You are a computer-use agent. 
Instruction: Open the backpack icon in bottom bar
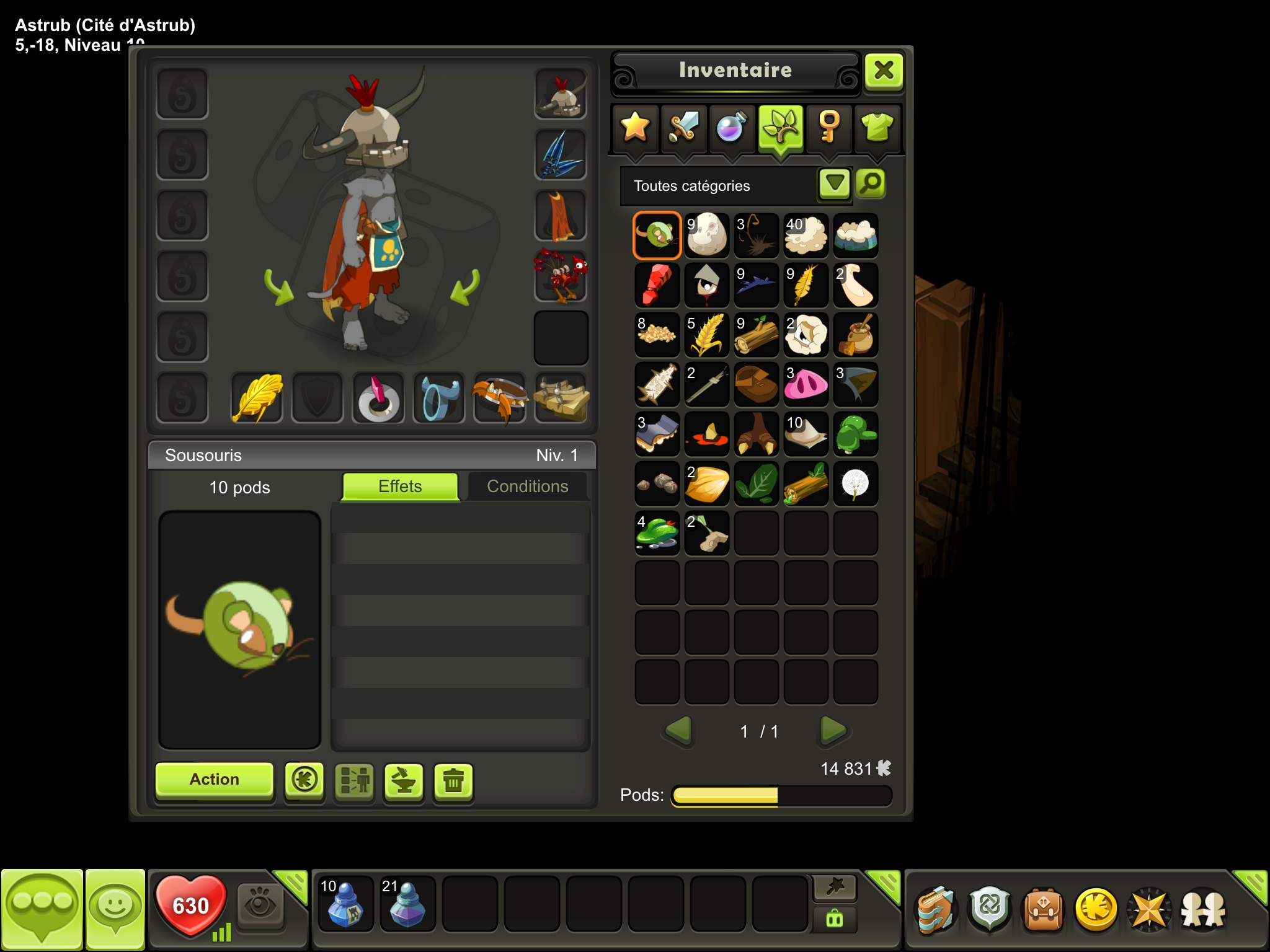point(1043,910)
